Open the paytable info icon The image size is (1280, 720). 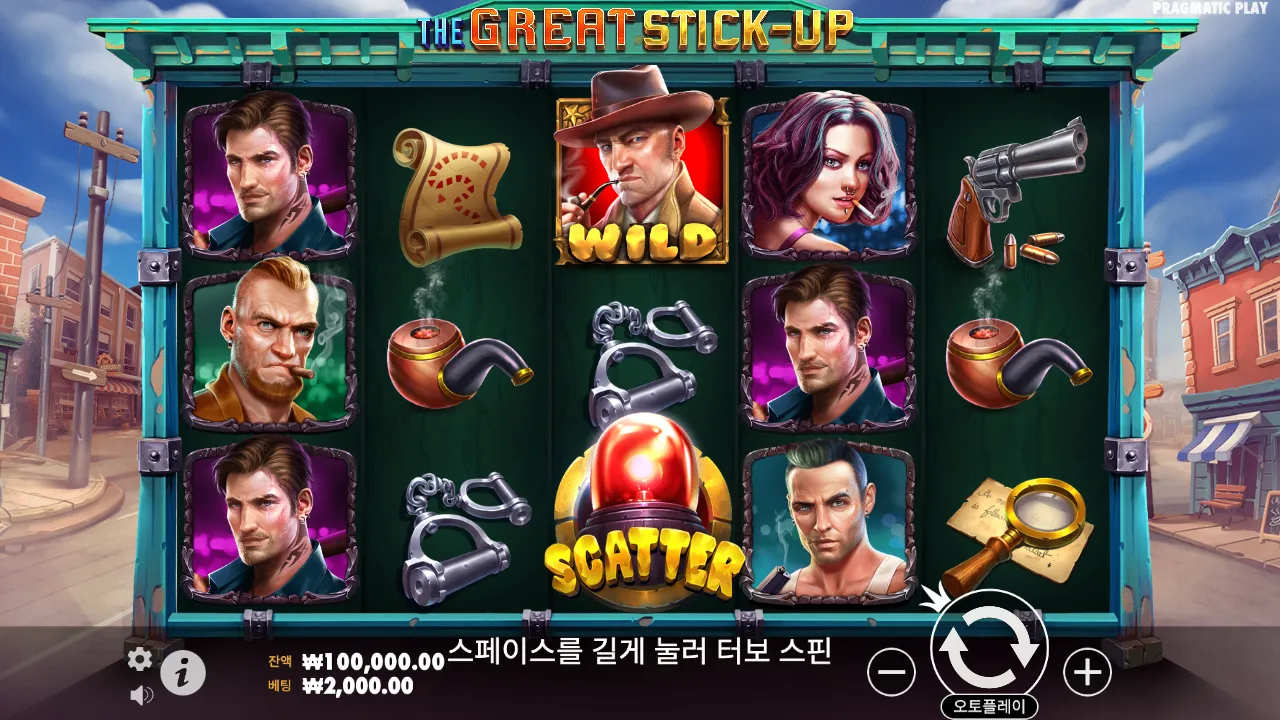coord(182,673)
